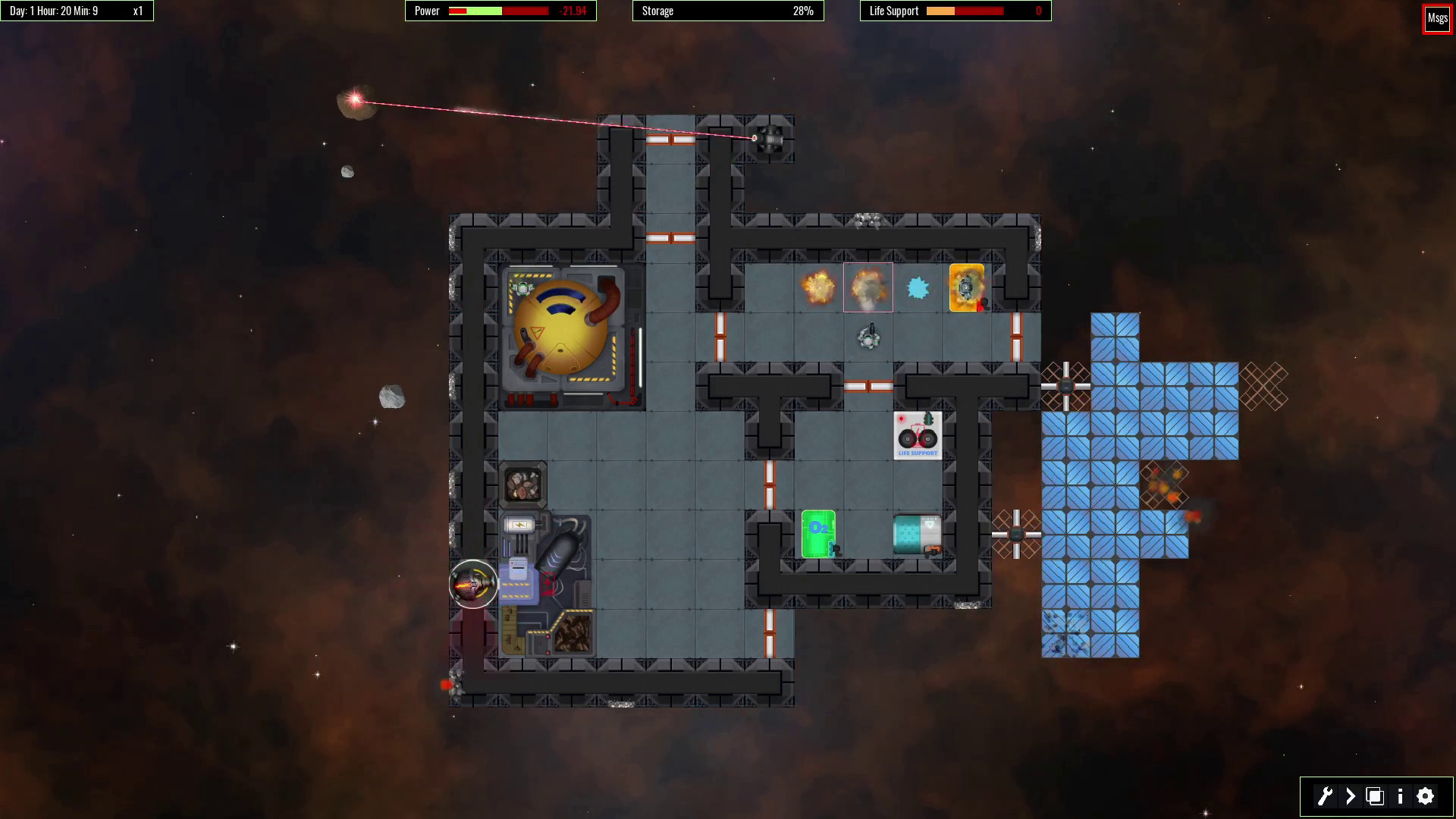
Task: Open the info panel icon
Action: pyautogui.click(x=1401, y=796)
